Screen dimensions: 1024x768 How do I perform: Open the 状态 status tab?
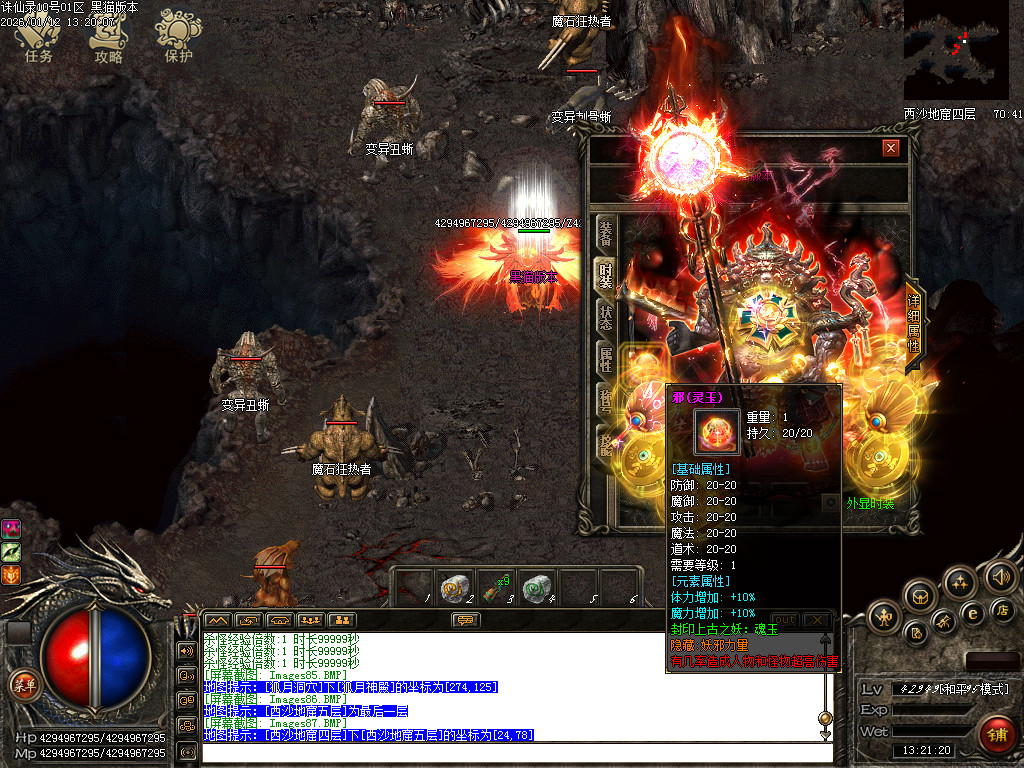(x=606, y=316)
